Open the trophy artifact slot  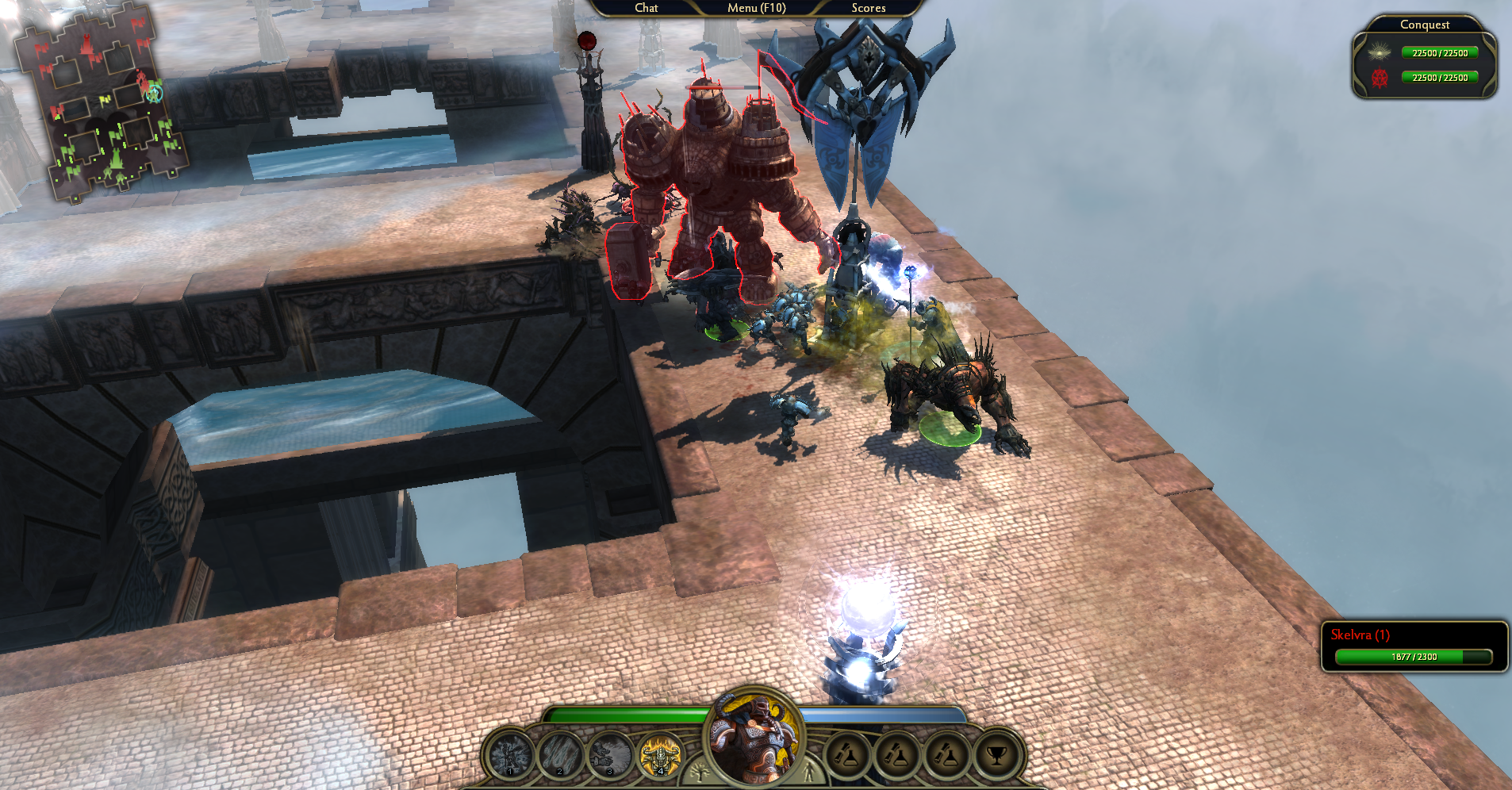996,756
